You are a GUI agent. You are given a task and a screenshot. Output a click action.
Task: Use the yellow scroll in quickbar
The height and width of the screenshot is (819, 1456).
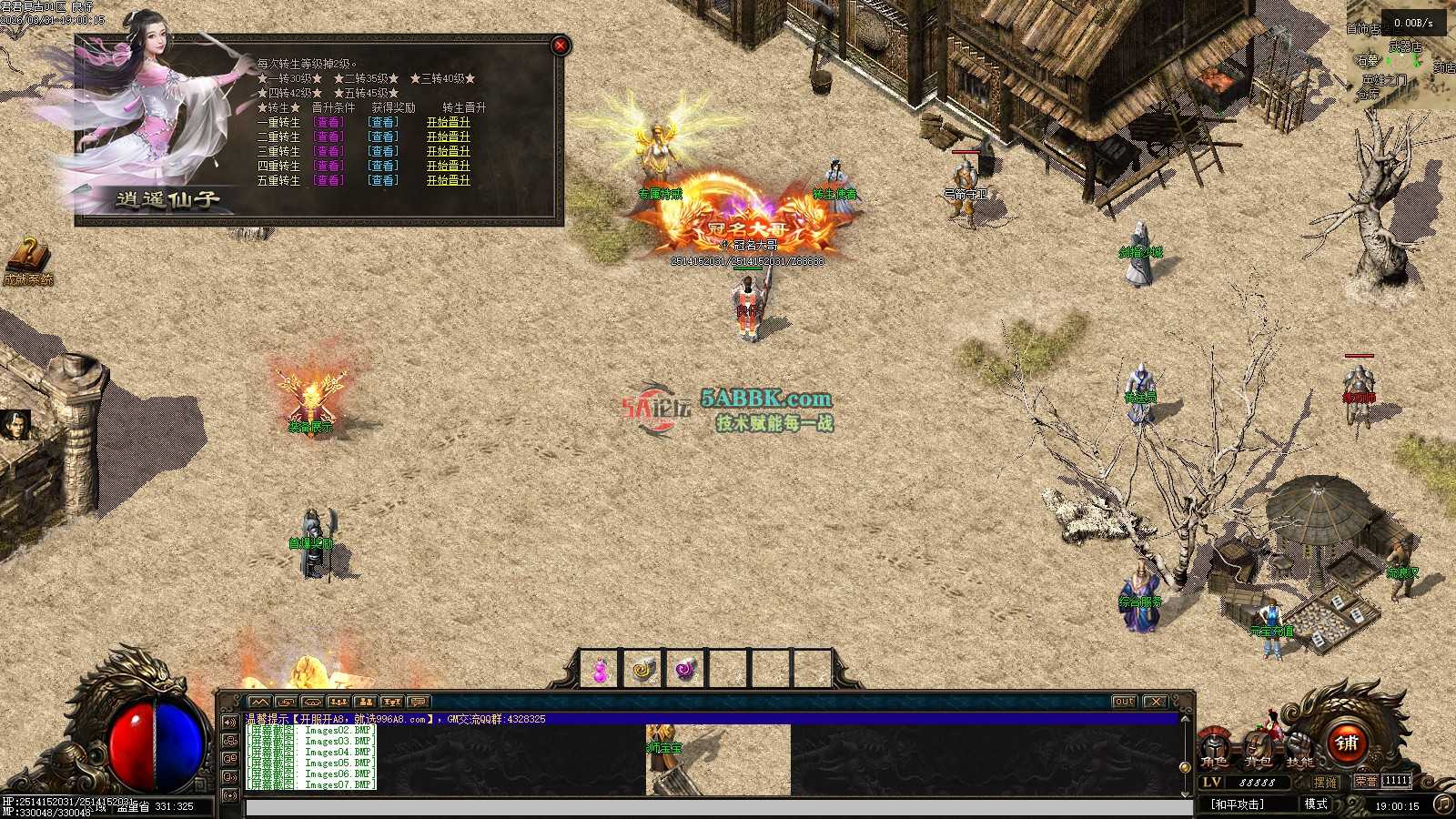click(643, 671)
